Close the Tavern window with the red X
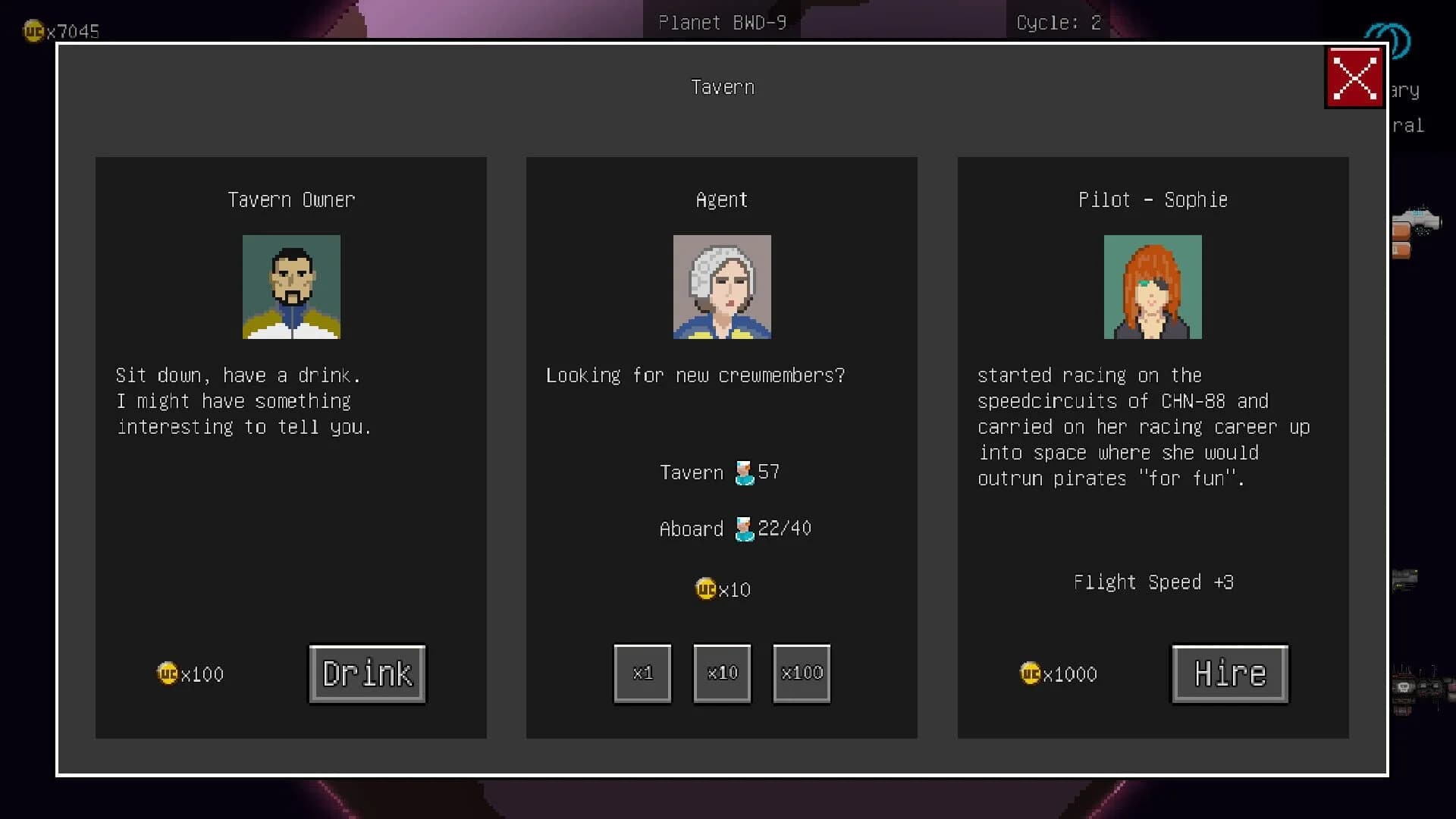1456x819 pixels. (x=1354, y=77)
